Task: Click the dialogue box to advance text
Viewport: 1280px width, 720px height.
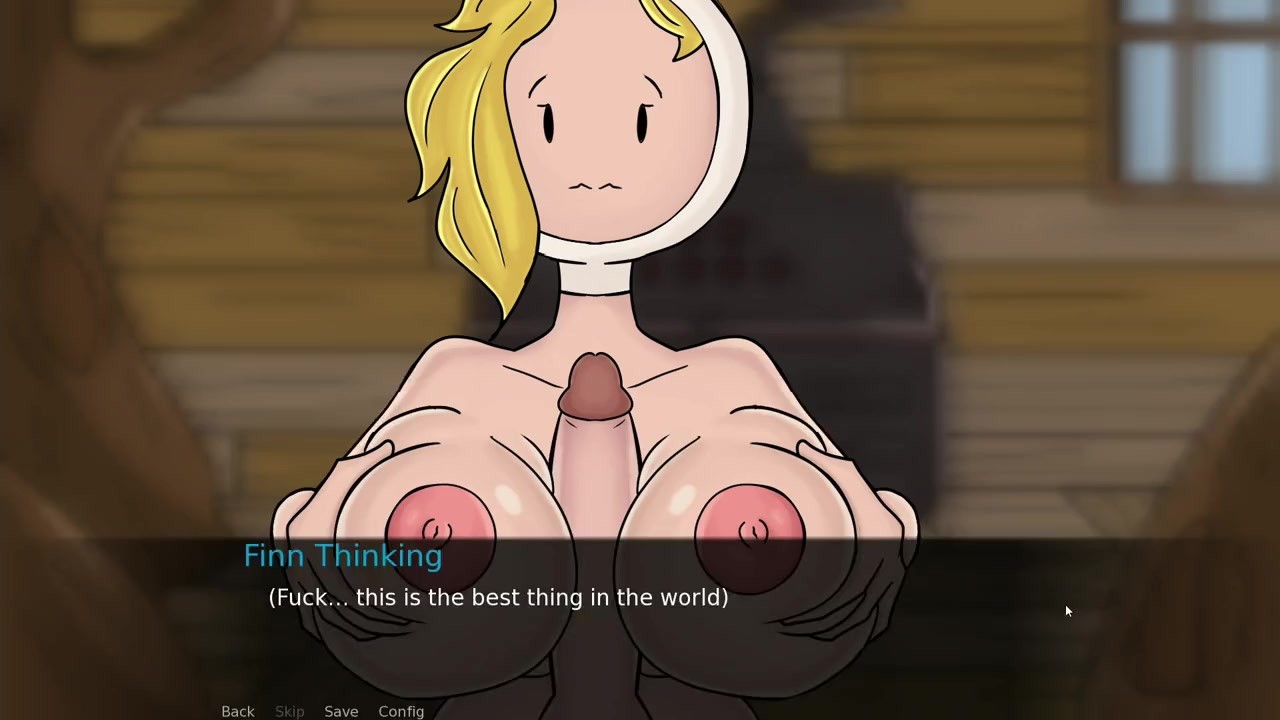Action: pyautogui.click(x=640, y=610)
